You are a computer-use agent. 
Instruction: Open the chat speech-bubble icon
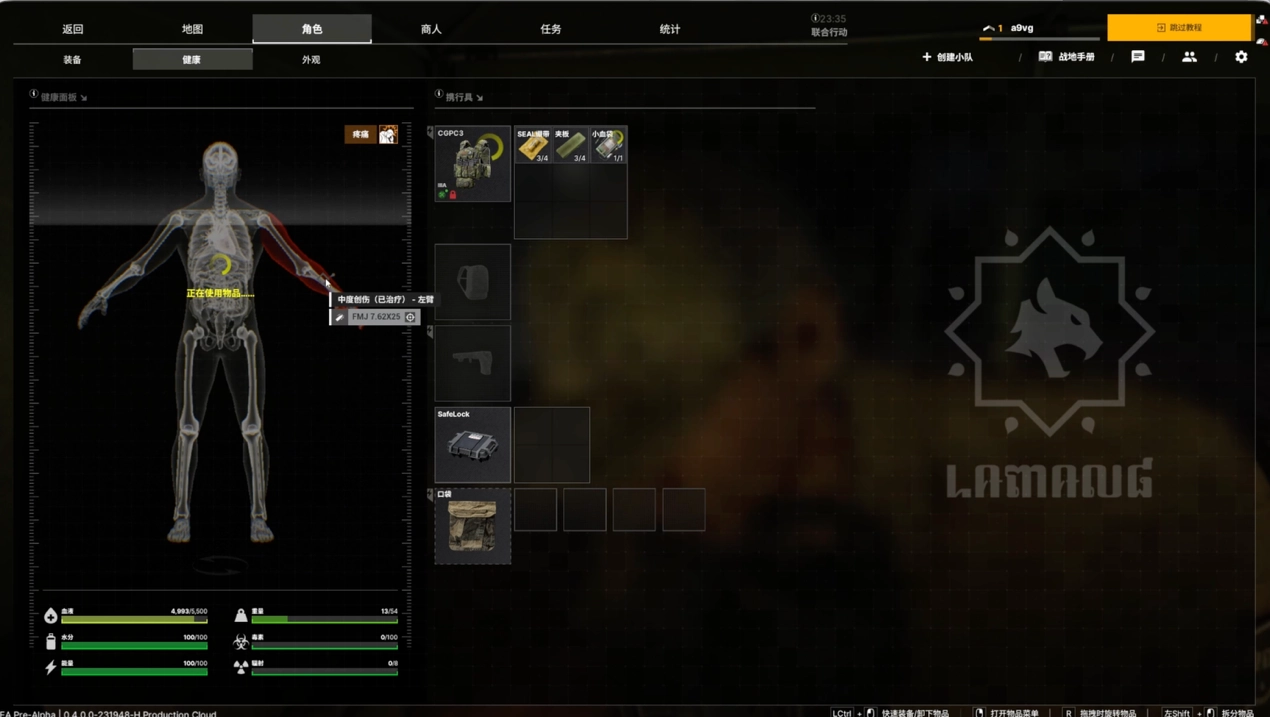1138,57
